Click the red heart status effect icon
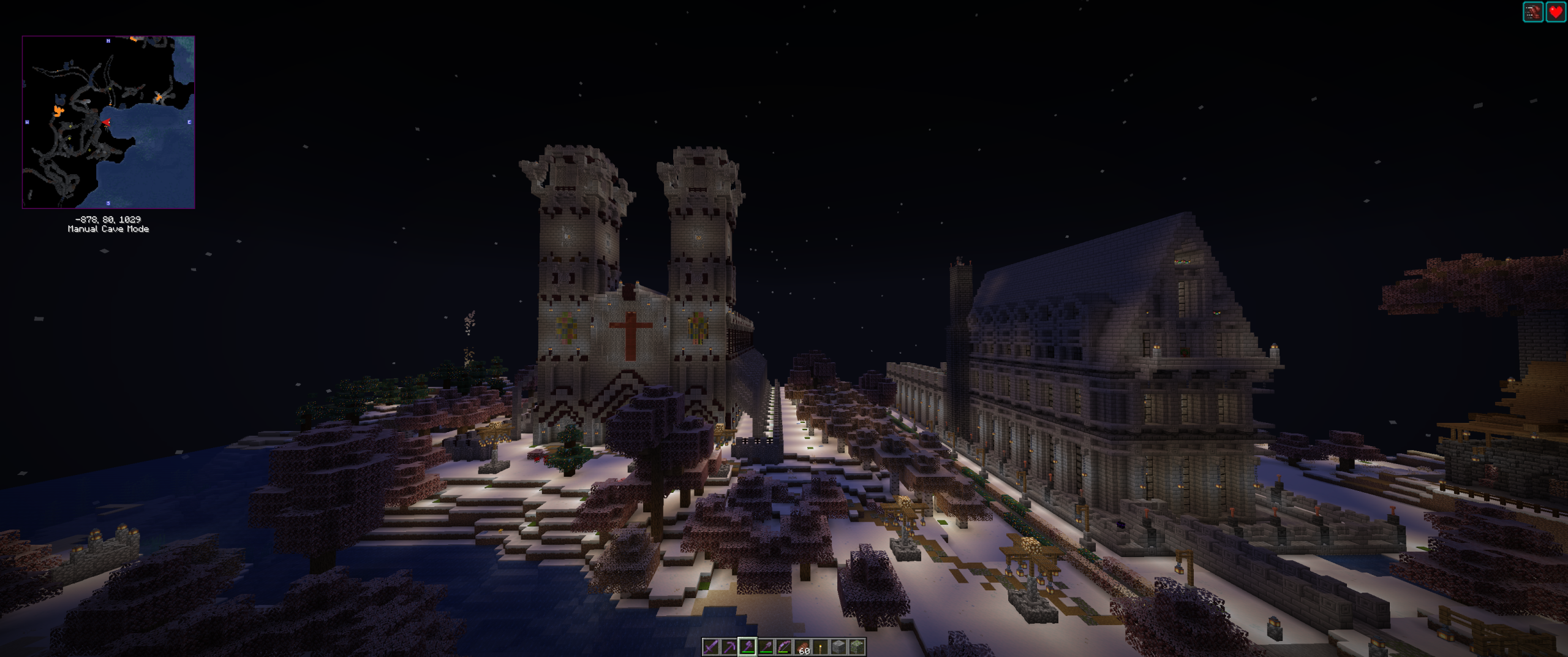This screenshot has height=657, width=1568. coord(1556,12)
